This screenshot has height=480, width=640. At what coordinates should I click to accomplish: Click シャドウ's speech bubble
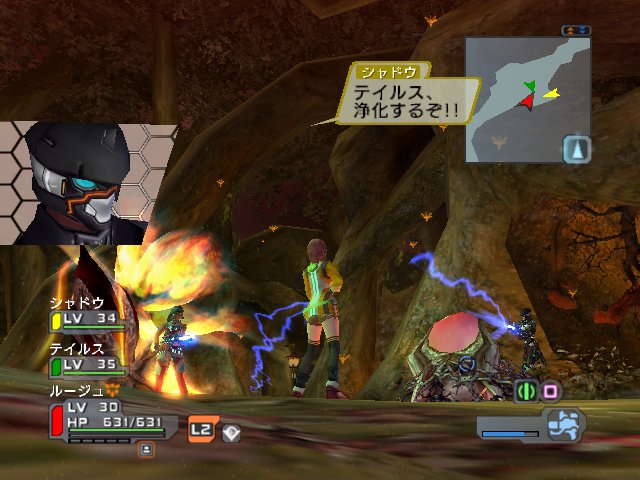click(x=408, y=97)
